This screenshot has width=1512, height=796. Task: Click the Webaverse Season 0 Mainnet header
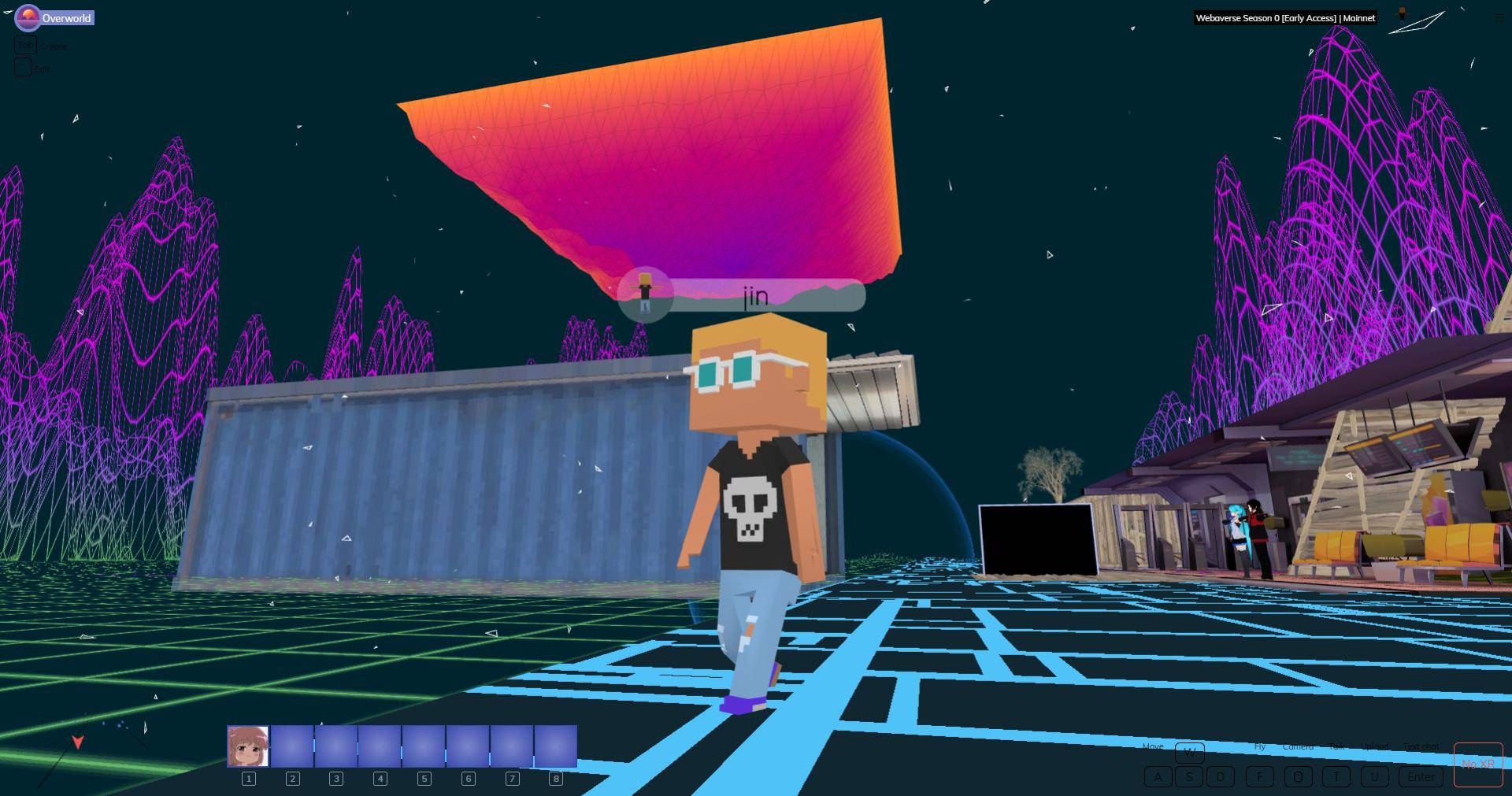pos(1285,17)
